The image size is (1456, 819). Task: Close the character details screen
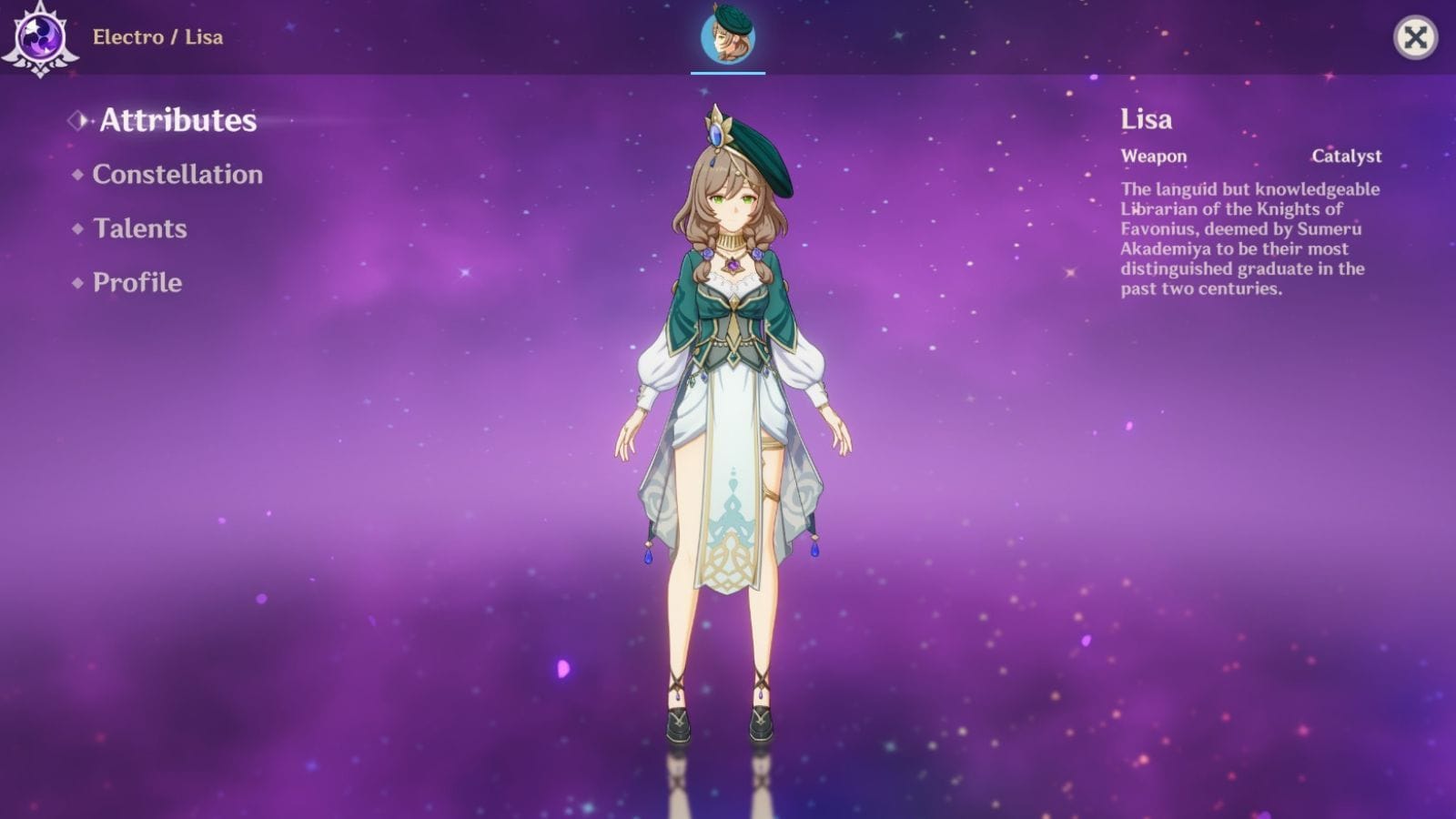click(x=1416, y=38)
